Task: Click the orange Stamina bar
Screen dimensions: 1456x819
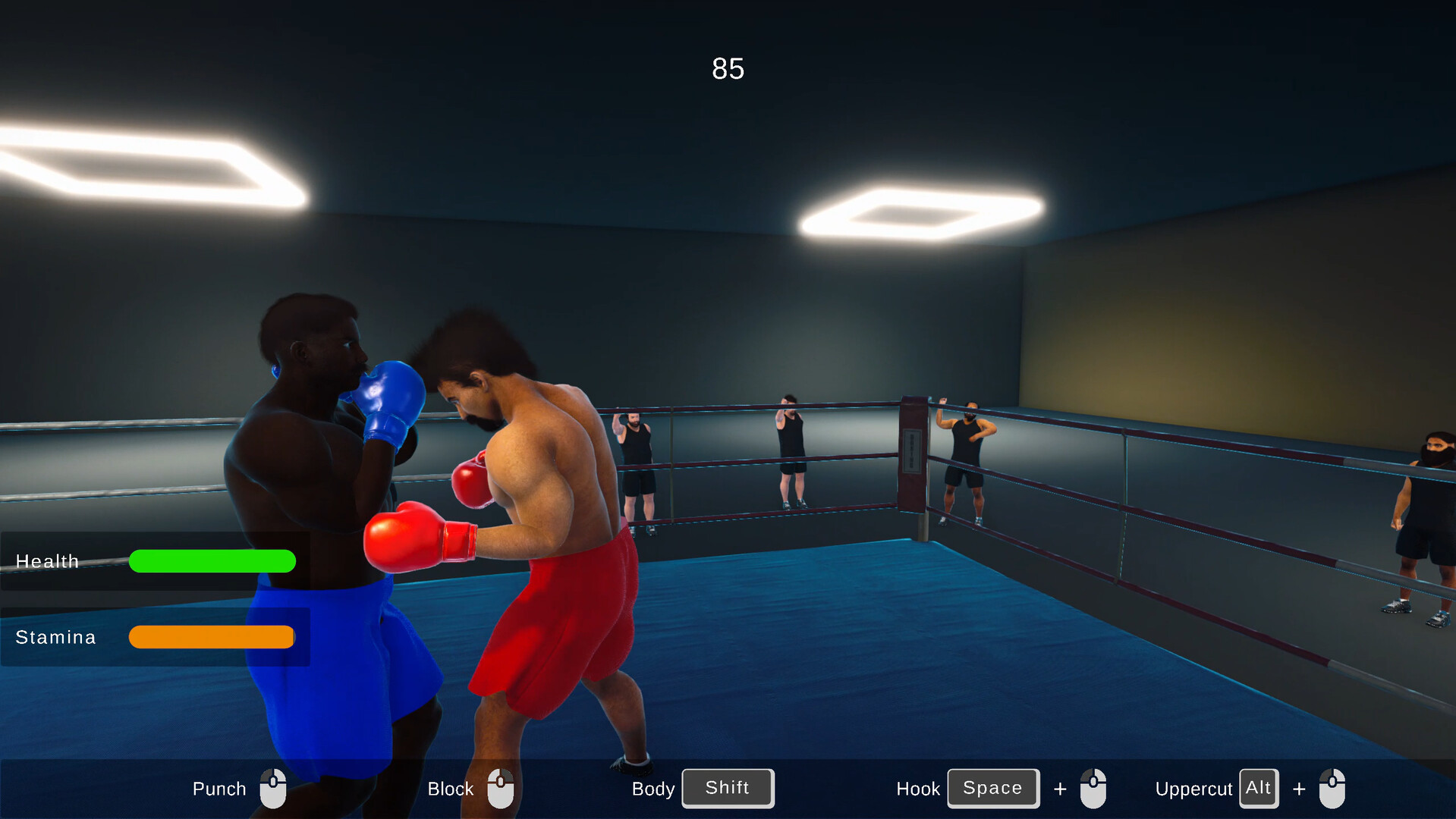Action: 211,637
